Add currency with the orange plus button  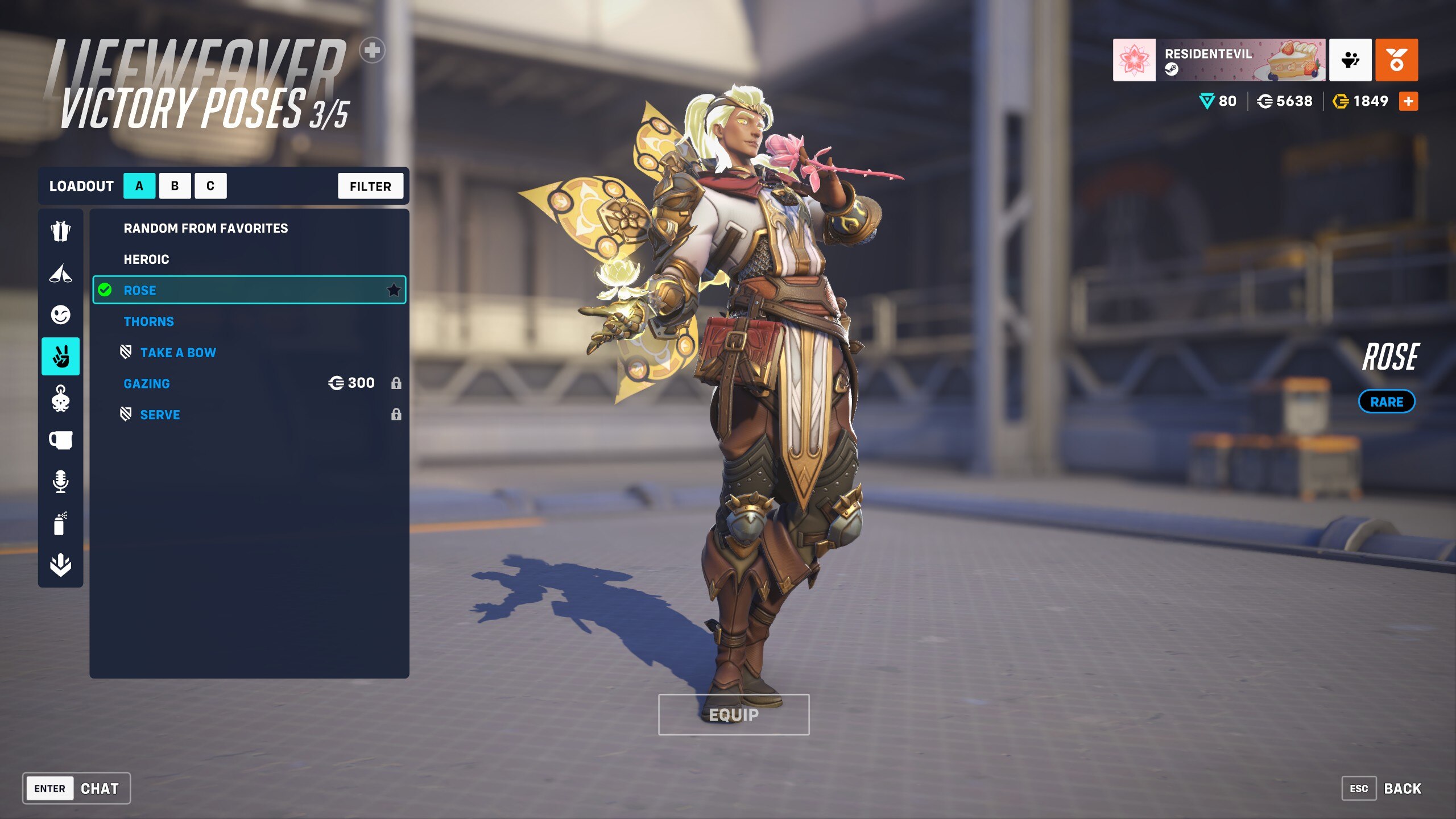point(1408,101)
